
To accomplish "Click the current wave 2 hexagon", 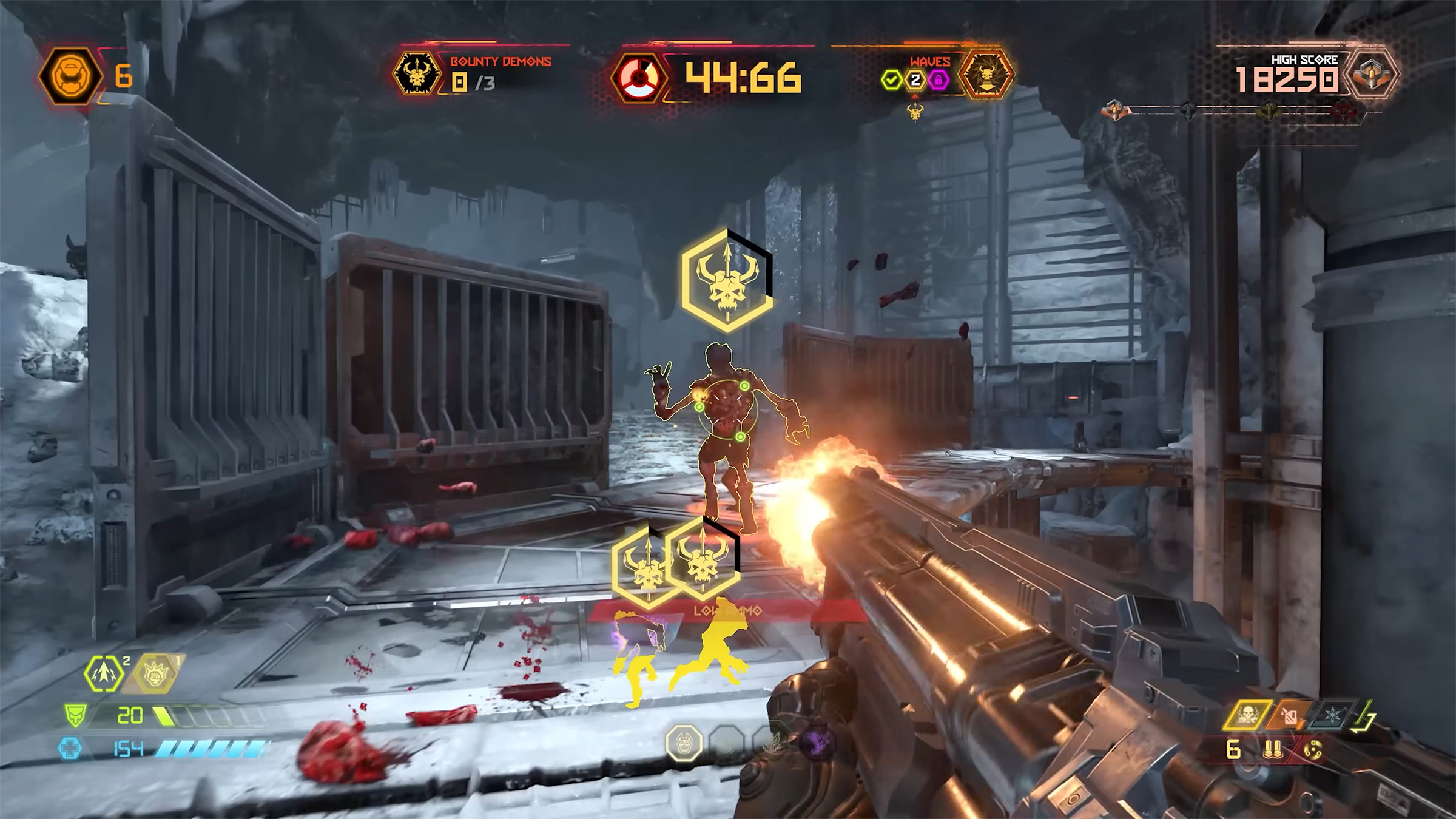I will tap(915, 79).
